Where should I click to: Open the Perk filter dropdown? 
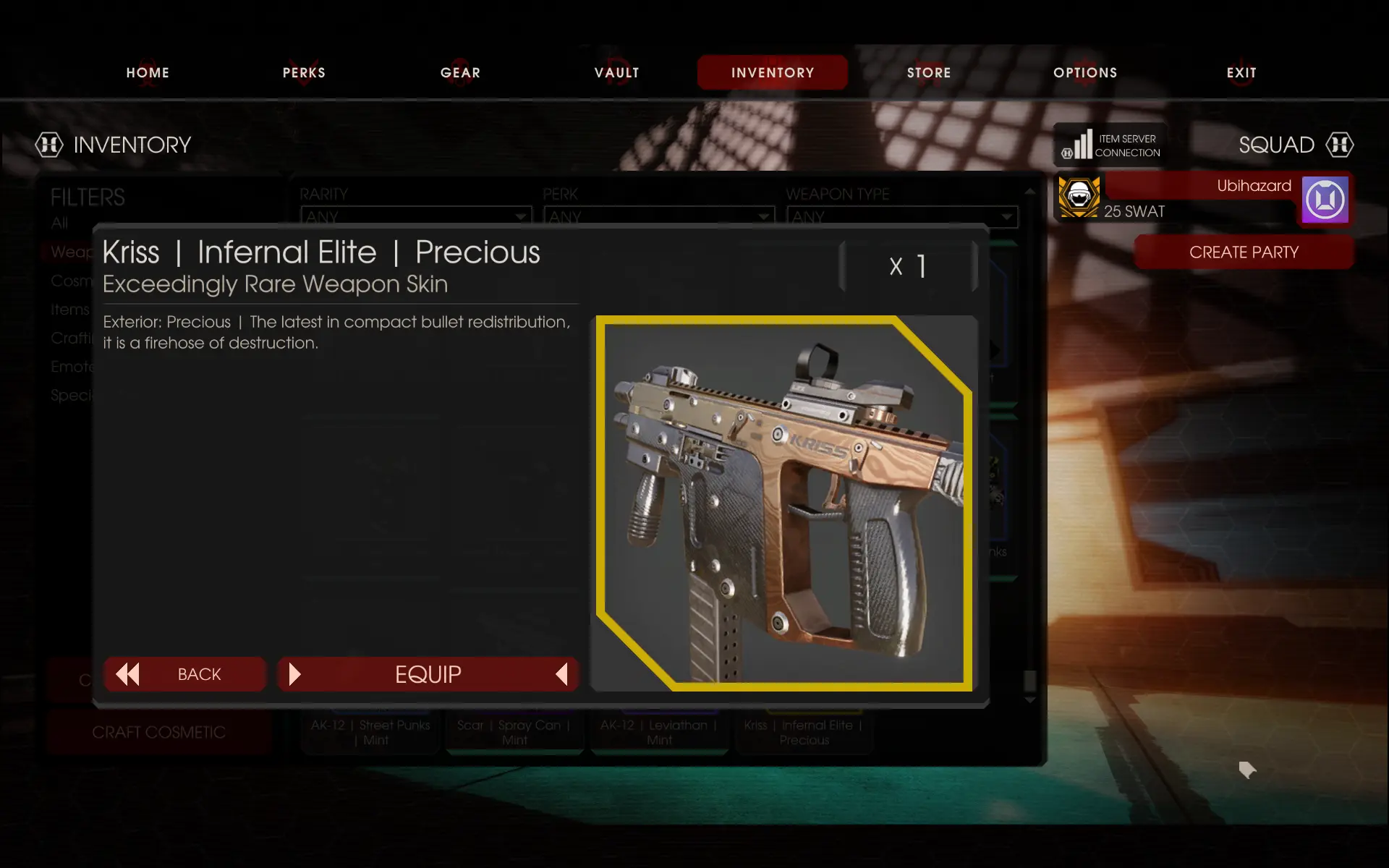(x=659, y=216)
